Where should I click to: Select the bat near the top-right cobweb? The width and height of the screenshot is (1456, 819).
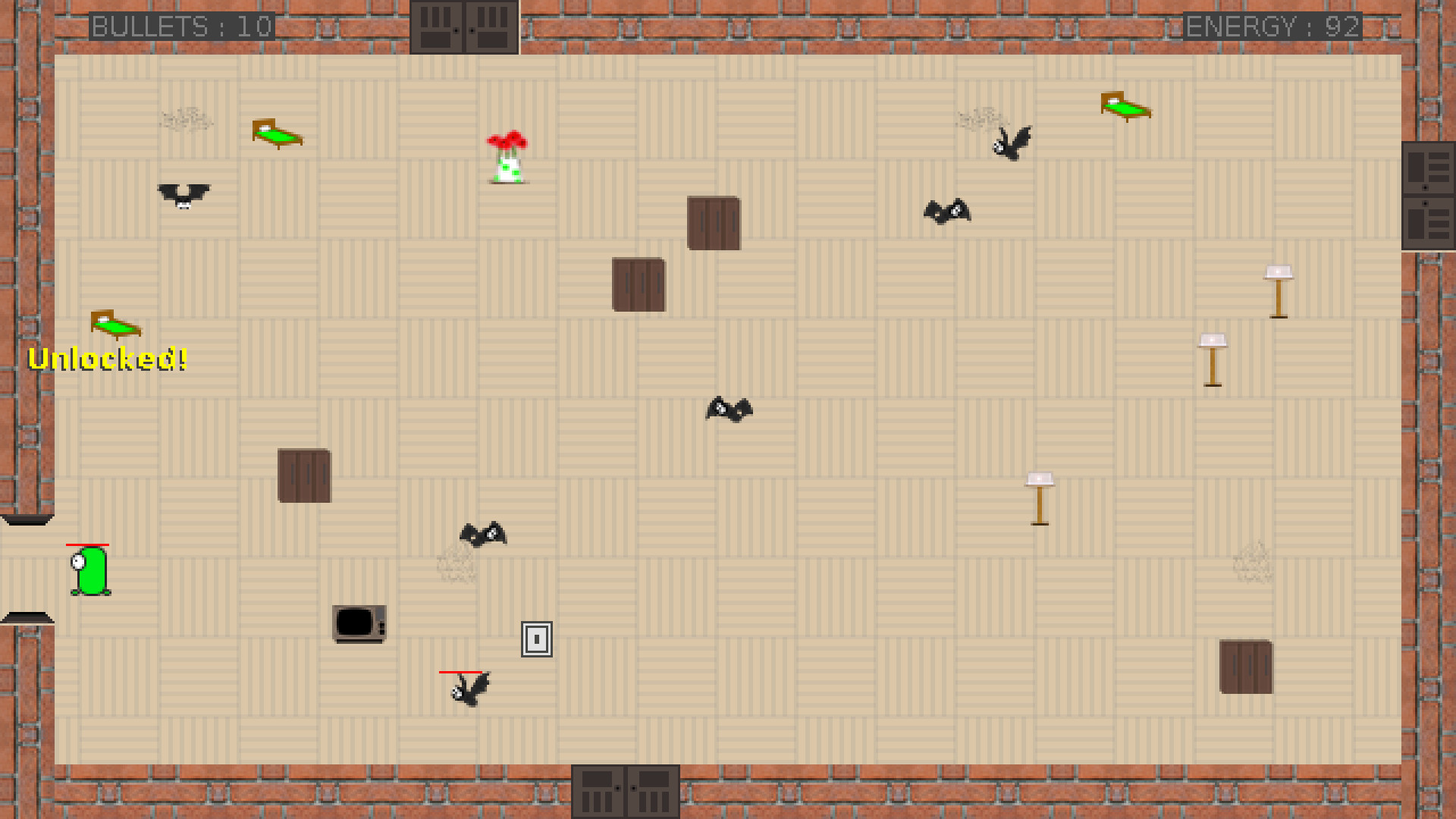click(1012, 144)
